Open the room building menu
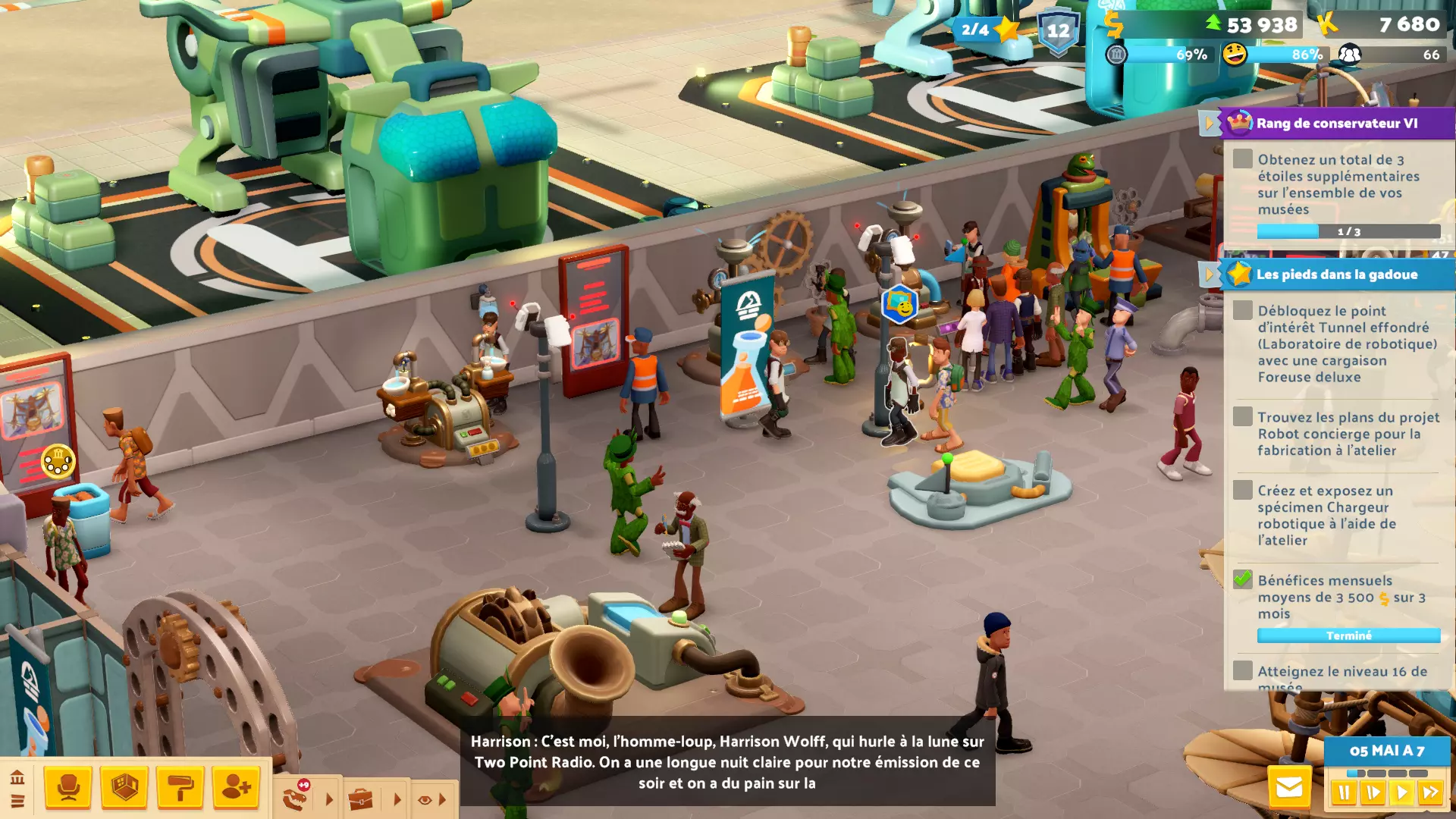1456x819 pixels. pos(124,788)
